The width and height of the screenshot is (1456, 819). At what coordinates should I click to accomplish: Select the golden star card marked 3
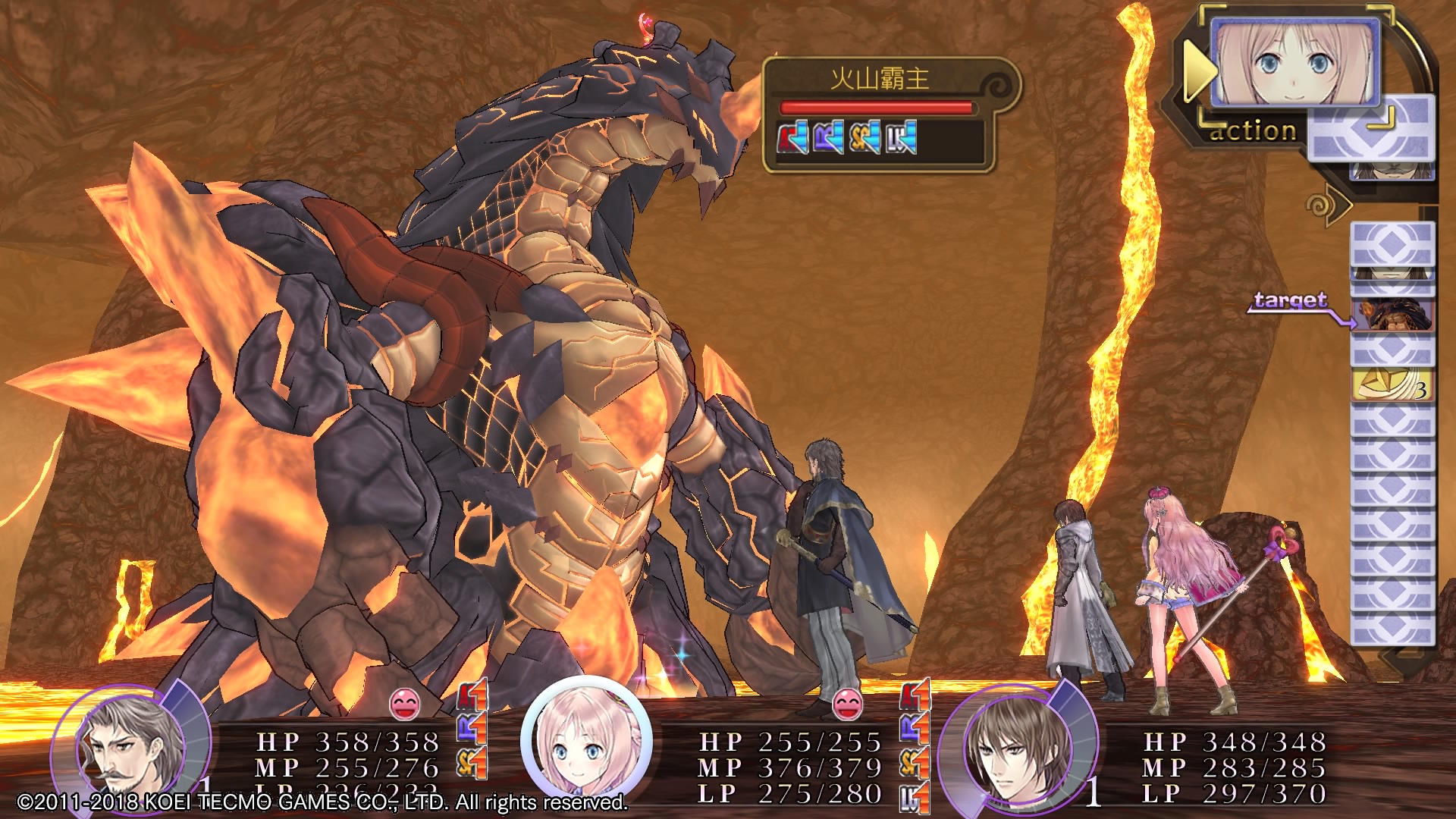point(1392,385)
